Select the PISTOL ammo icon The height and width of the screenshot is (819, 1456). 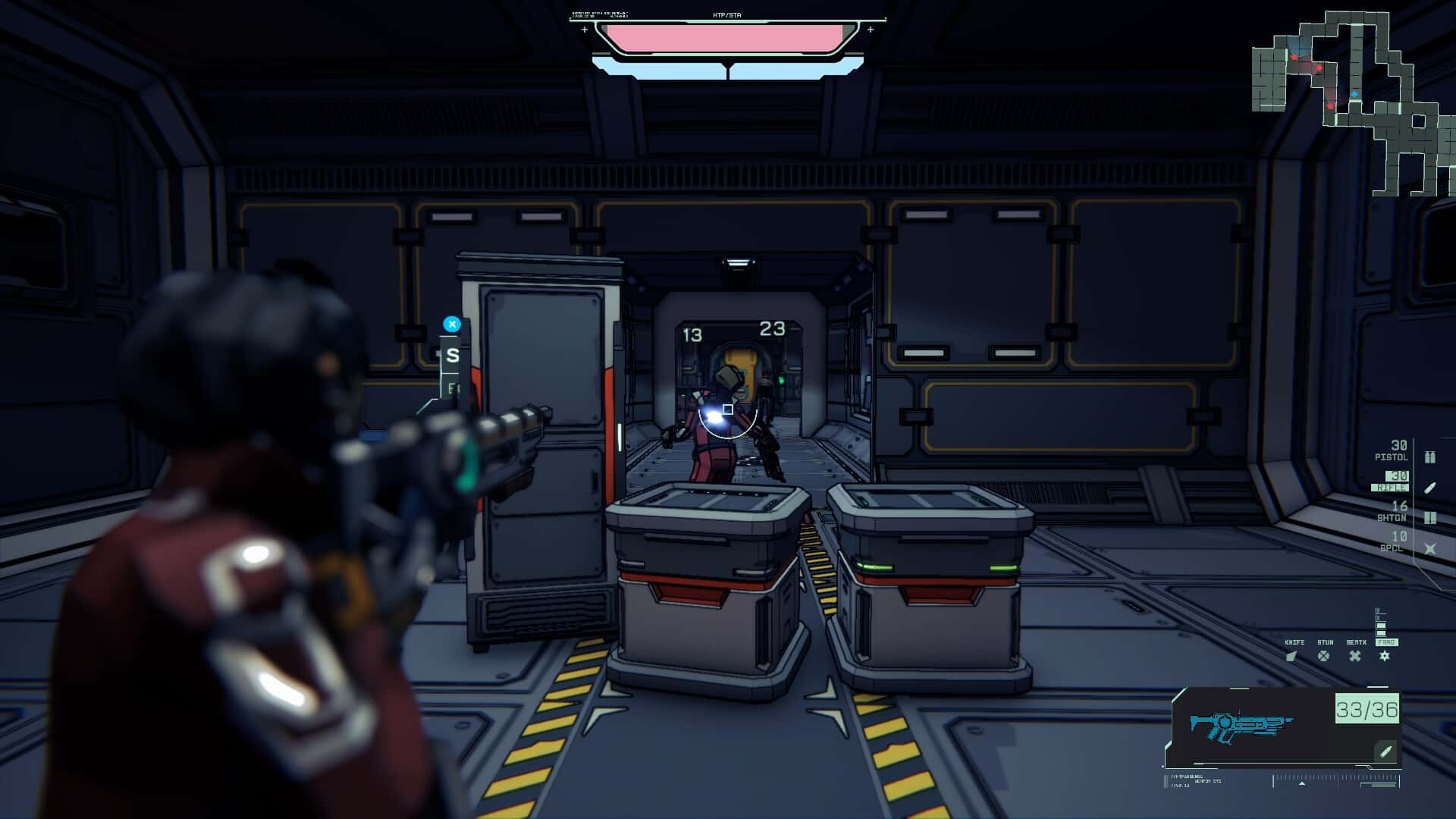coord(1430,457)
